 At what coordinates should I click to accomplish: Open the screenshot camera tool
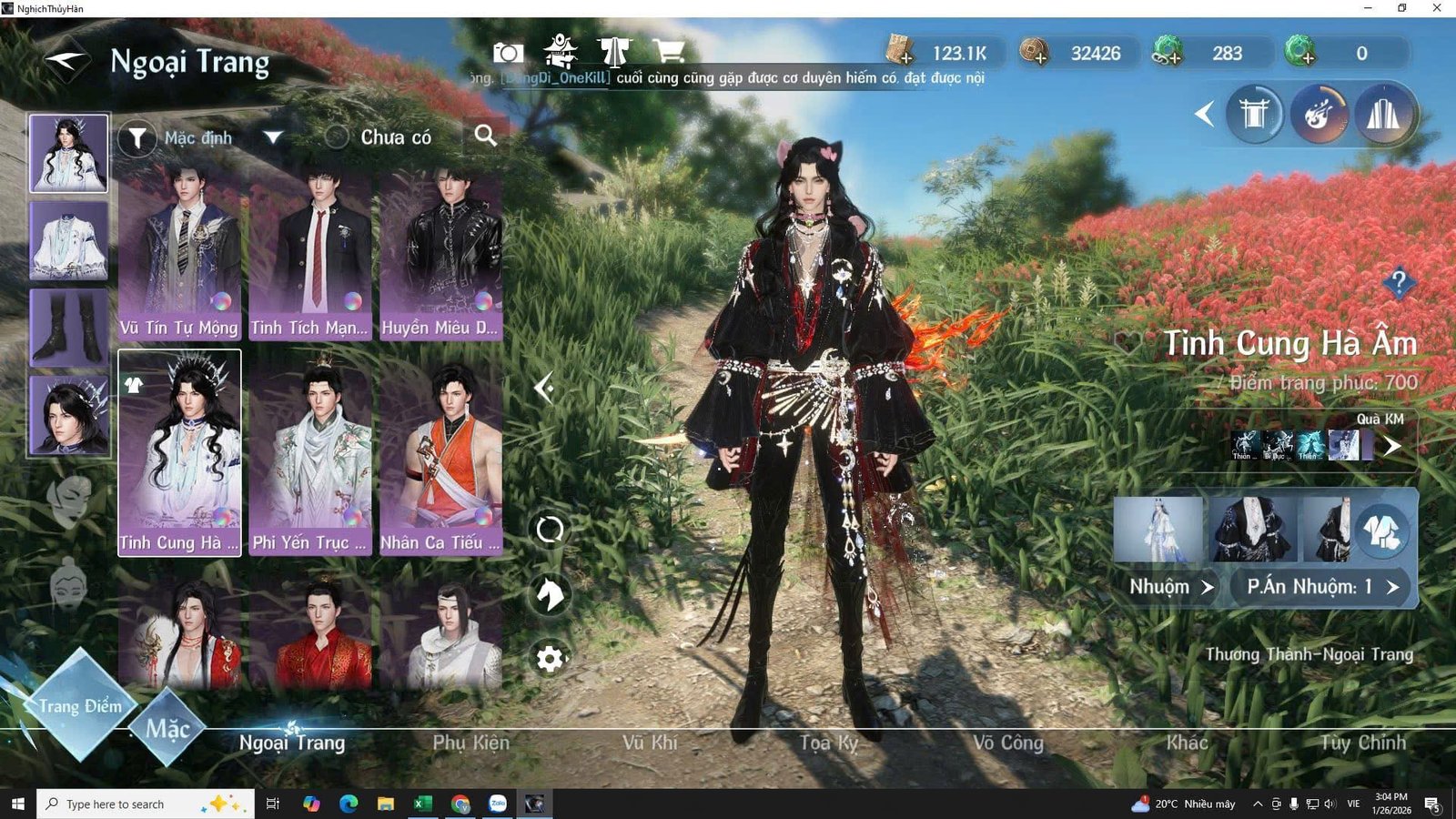(x=507, y=53)
